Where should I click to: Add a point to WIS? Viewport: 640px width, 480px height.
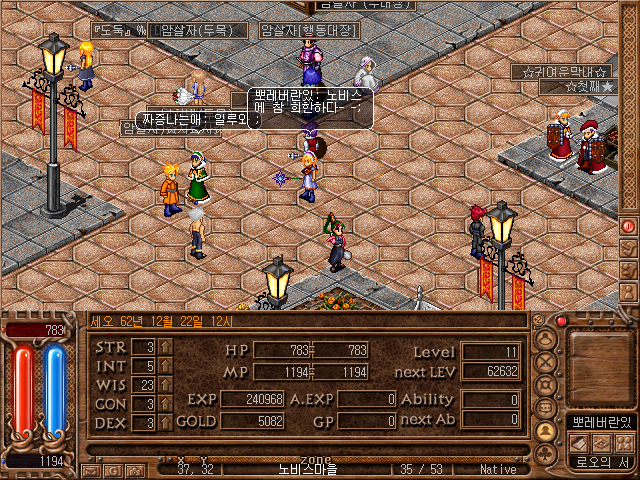165,385
